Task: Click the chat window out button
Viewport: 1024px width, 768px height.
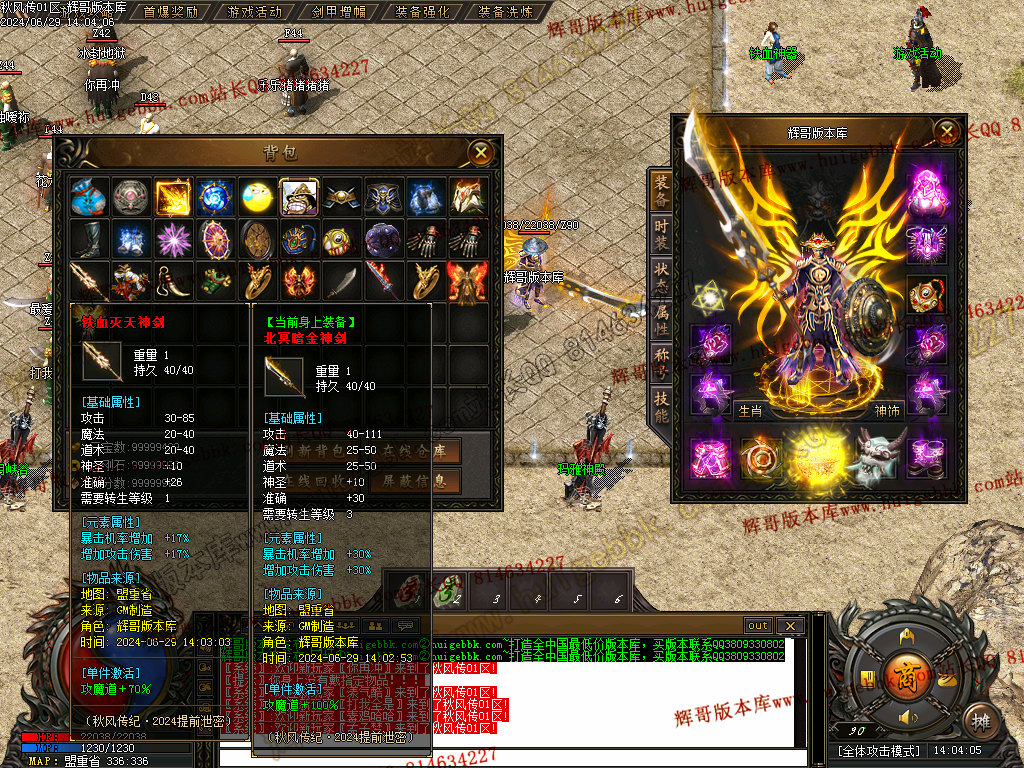Action: coord(758,626)
